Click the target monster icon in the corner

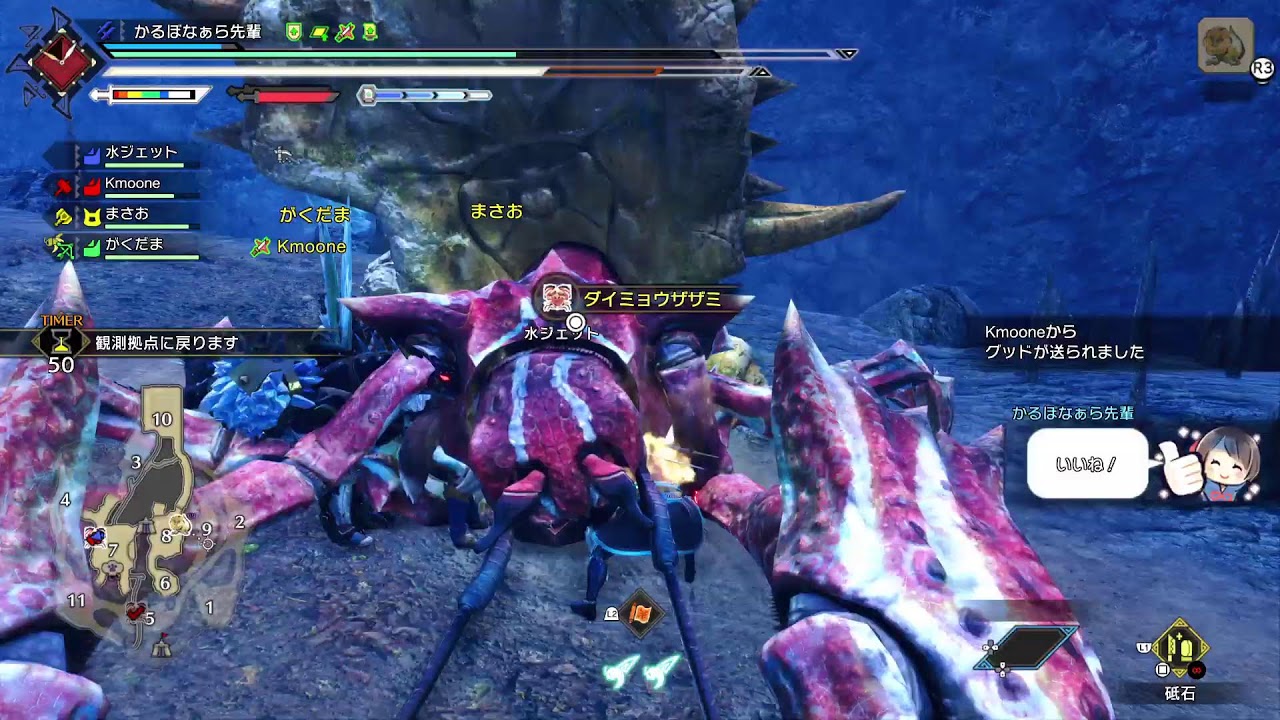pos(1225,46)
